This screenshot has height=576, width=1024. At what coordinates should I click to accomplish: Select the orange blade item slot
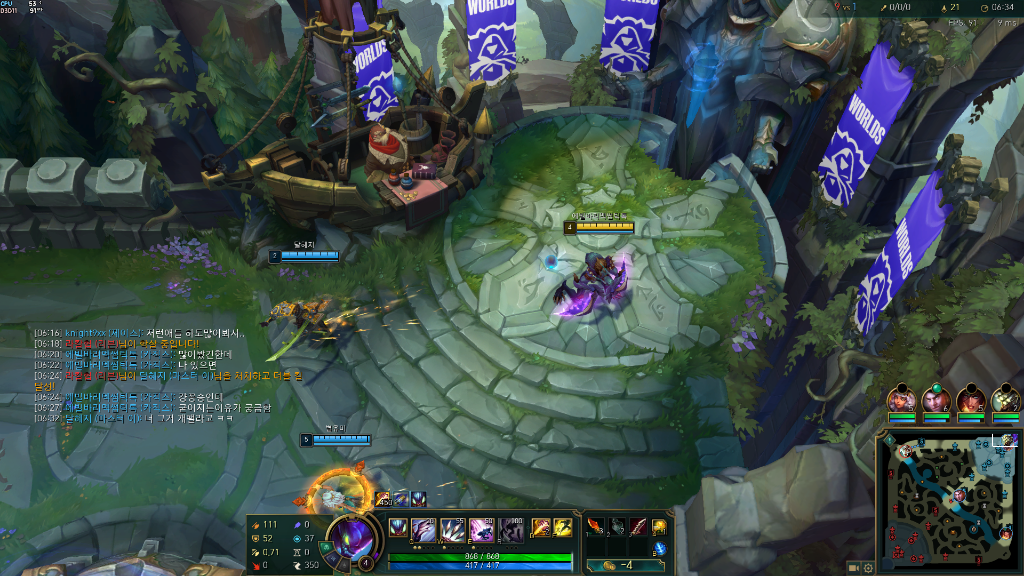pyautogui.click(x=597, y=526)
